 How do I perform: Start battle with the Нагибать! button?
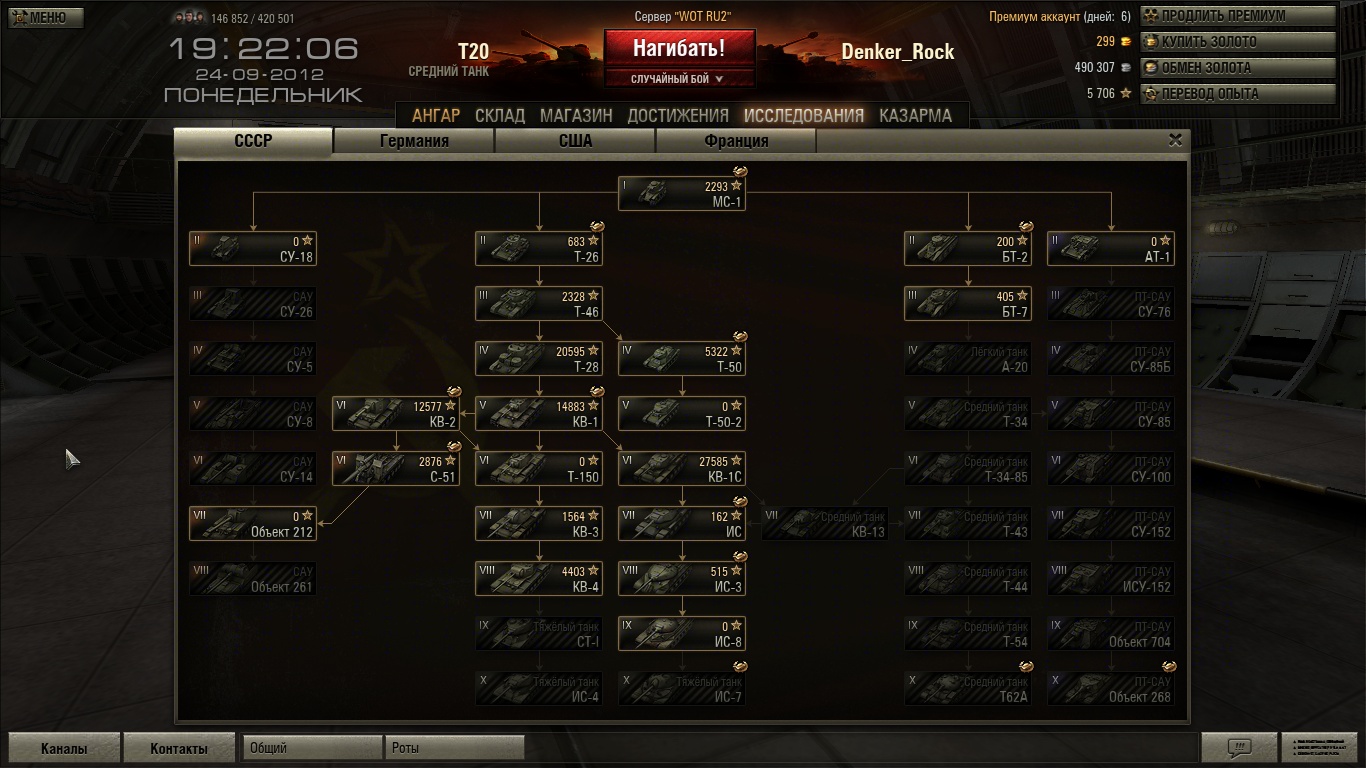click(x=679, y=48)
